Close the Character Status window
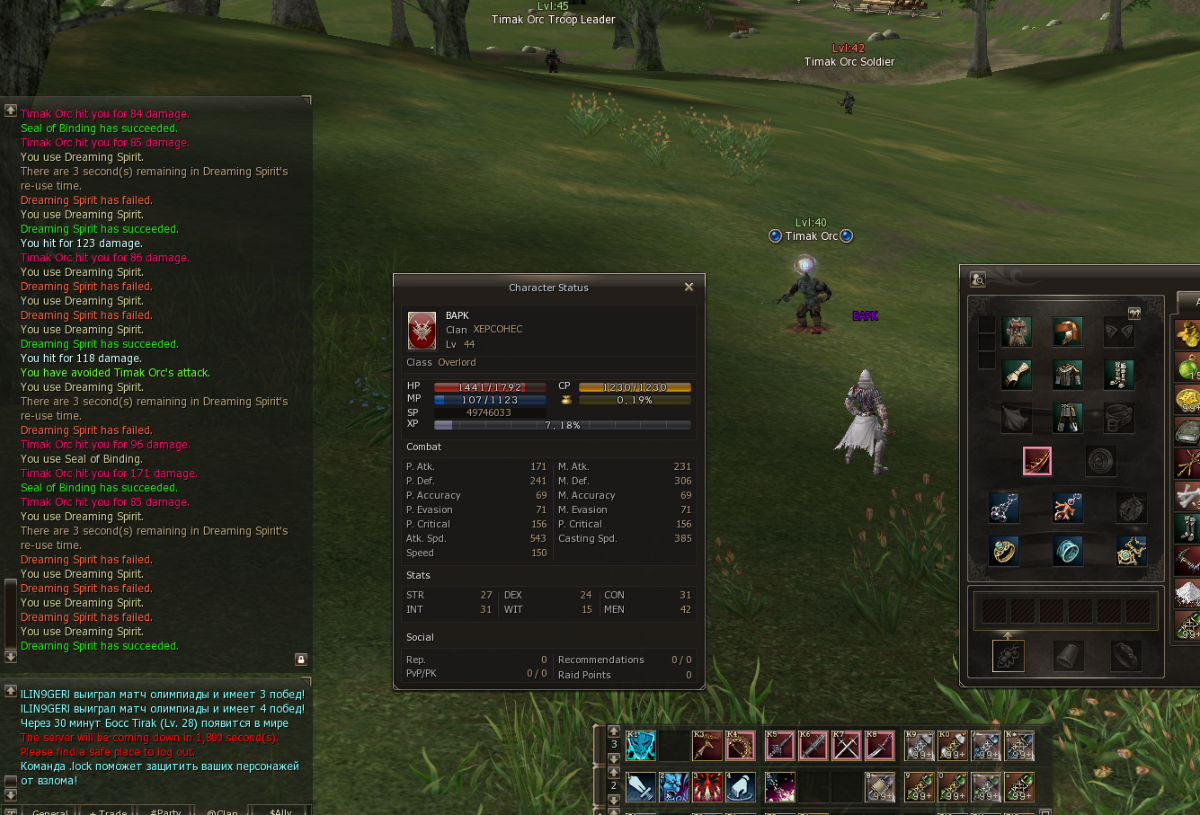This screenshot has width=1200, height=815. click(x=688, y=287)
